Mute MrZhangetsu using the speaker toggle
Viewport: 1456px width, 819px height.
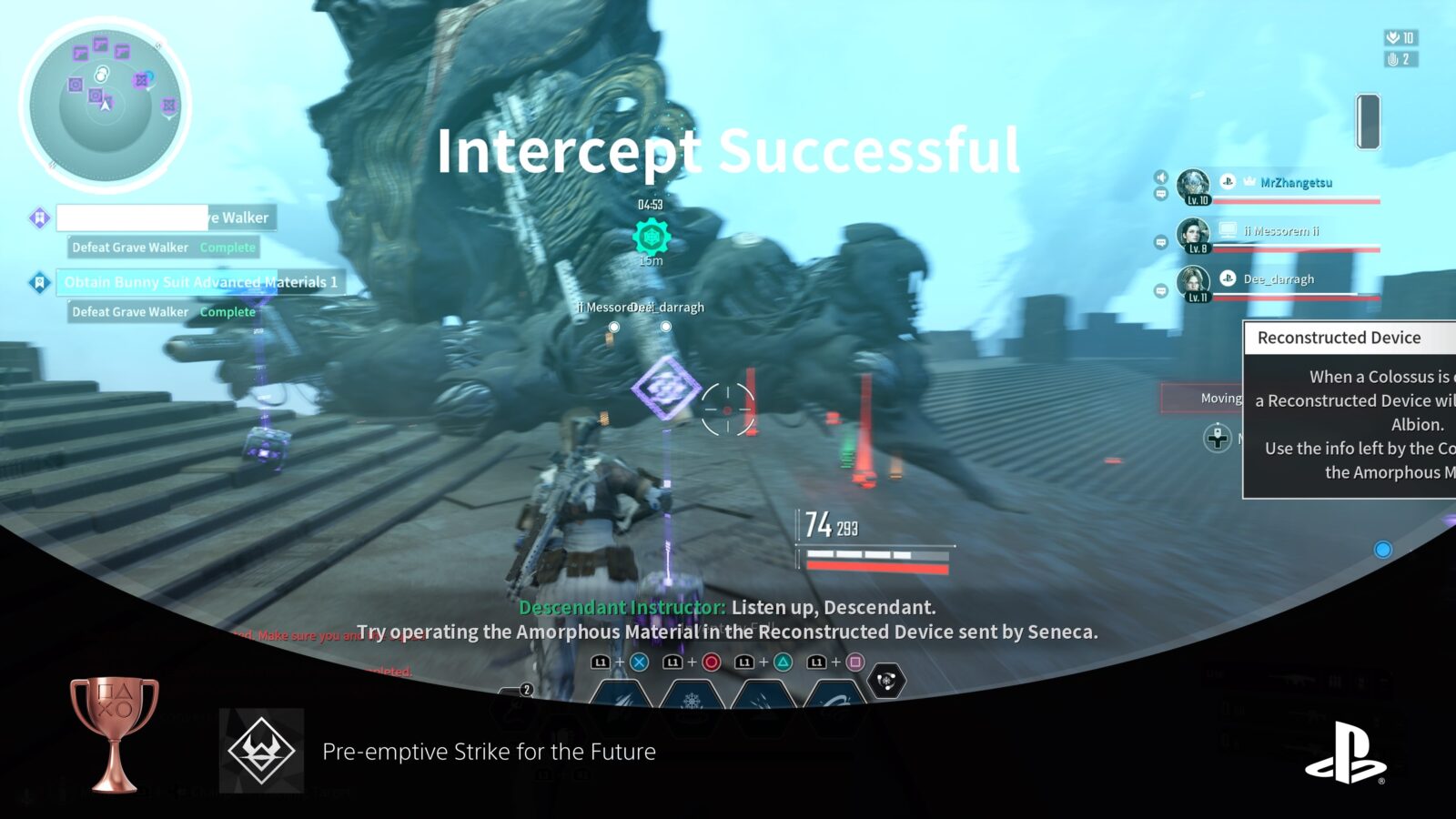tap(1161, 177)
